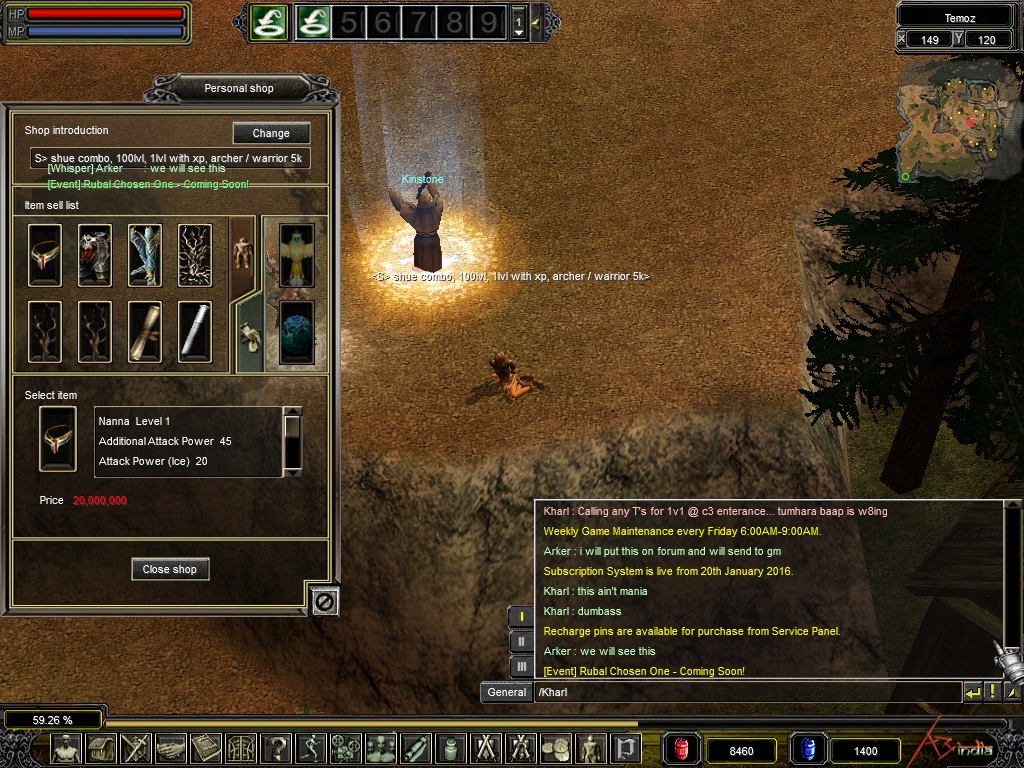Choose the blue wrapped weapon item

point(145,255)
